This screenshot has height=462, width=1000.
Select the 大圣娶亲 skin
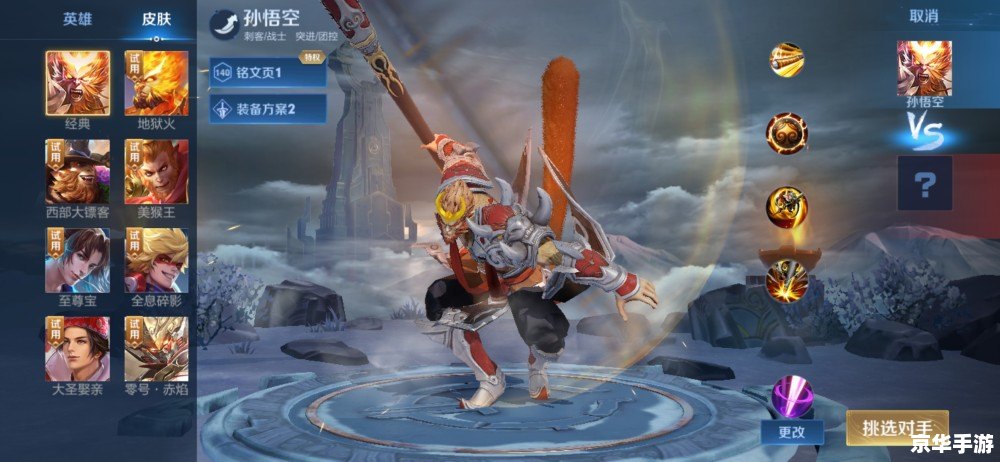[77, 348]
